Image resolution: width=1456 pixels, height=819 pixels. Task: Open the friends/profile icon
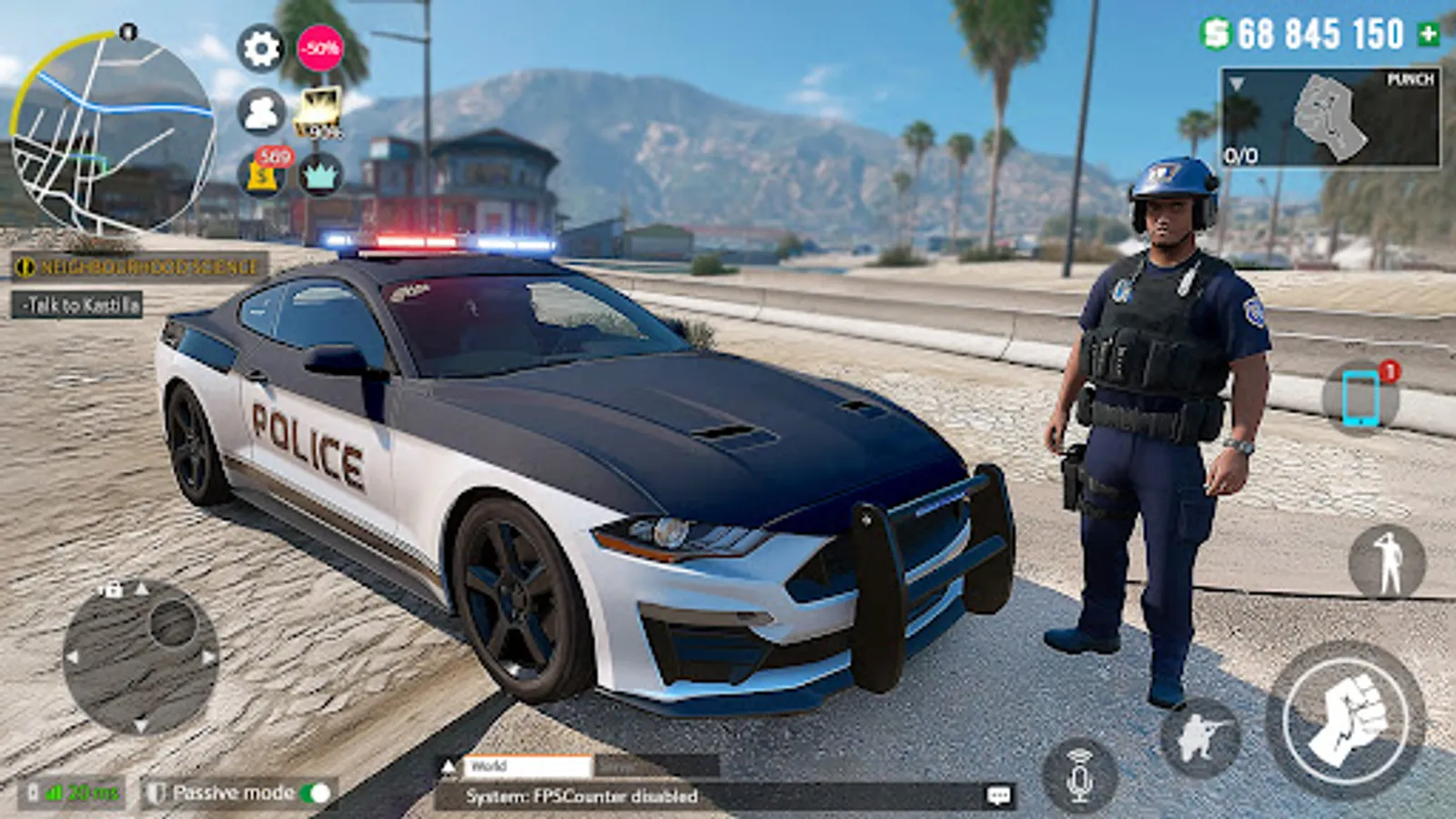coord(263,110)
